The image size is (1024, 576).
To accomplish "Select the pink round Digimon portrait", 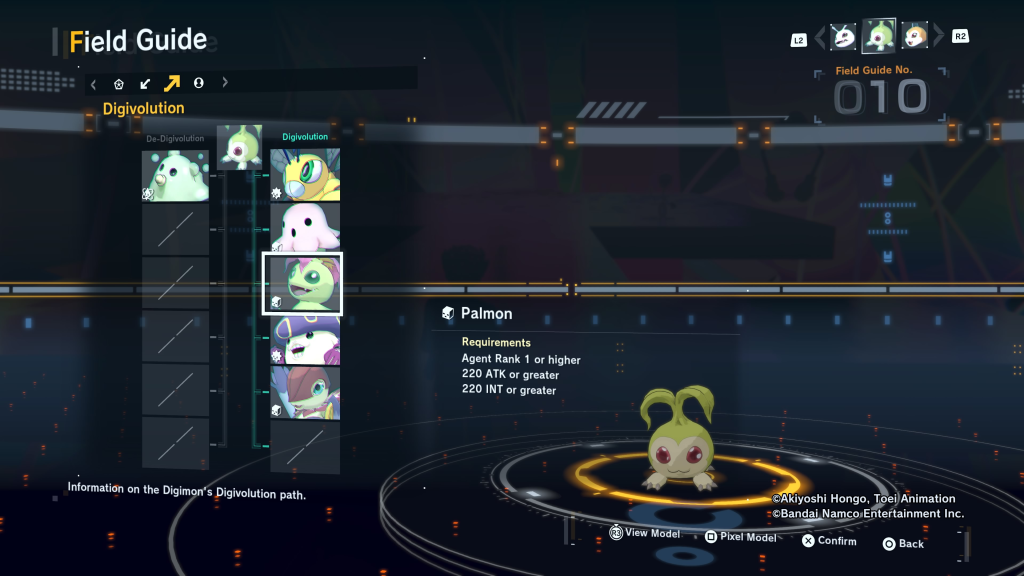I will 305,229.
